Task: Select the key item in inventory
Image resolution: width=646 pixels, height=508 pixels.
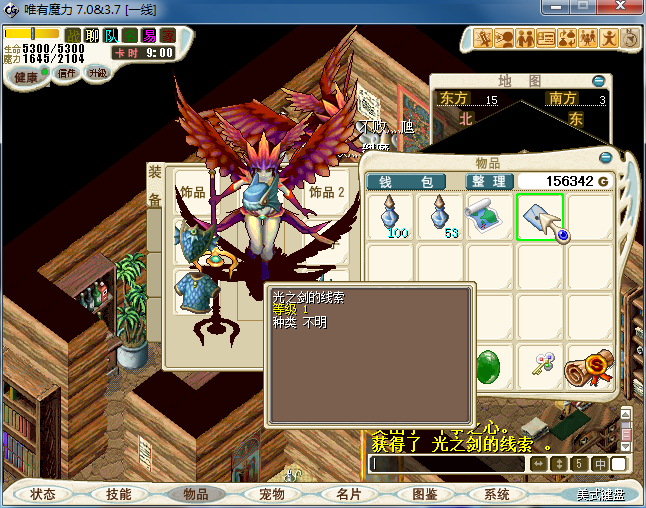Action: 539,366
